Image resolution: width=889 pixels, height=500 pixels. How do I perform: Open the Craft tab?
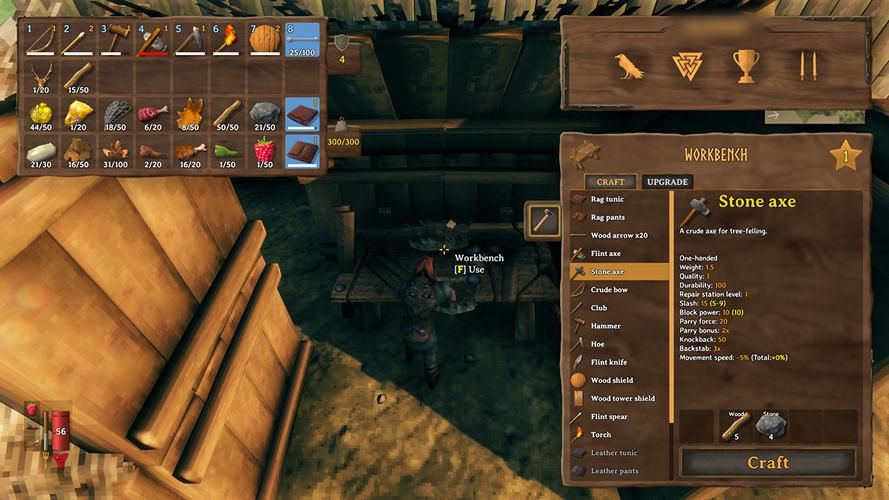point(610,182)
